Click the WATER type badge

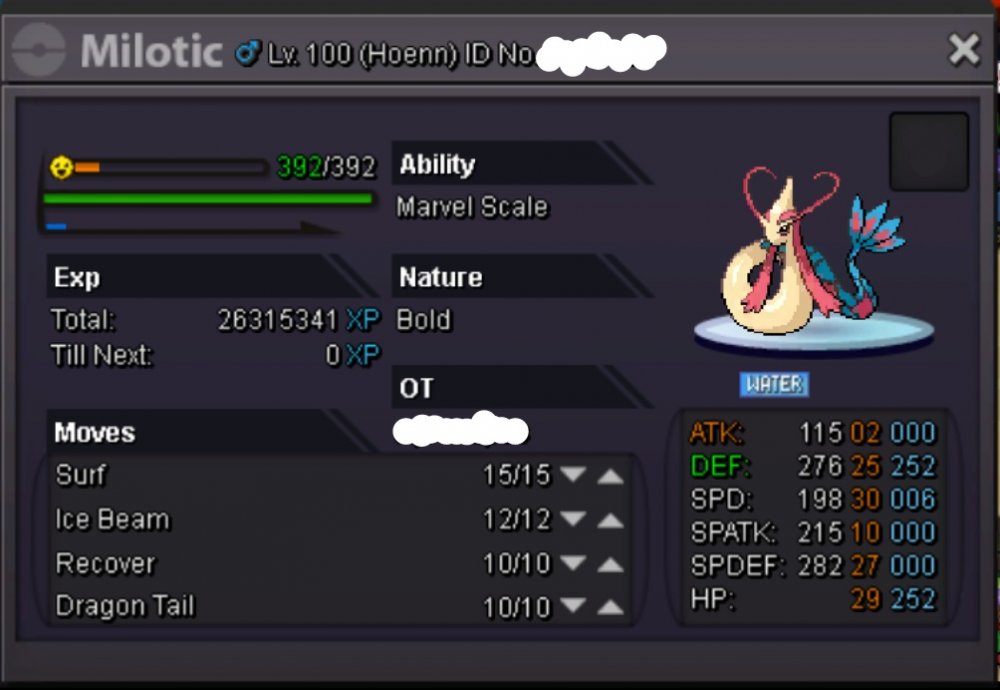coord(774,384)
